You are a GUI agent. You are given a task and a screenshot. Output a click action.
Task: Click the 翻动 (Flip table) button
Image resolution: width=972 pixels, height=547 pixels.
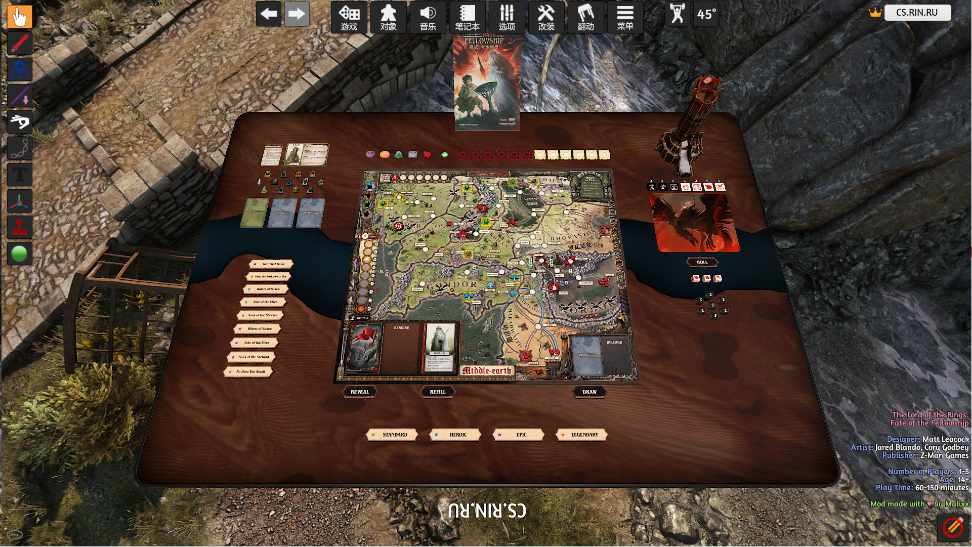[586, 16]
